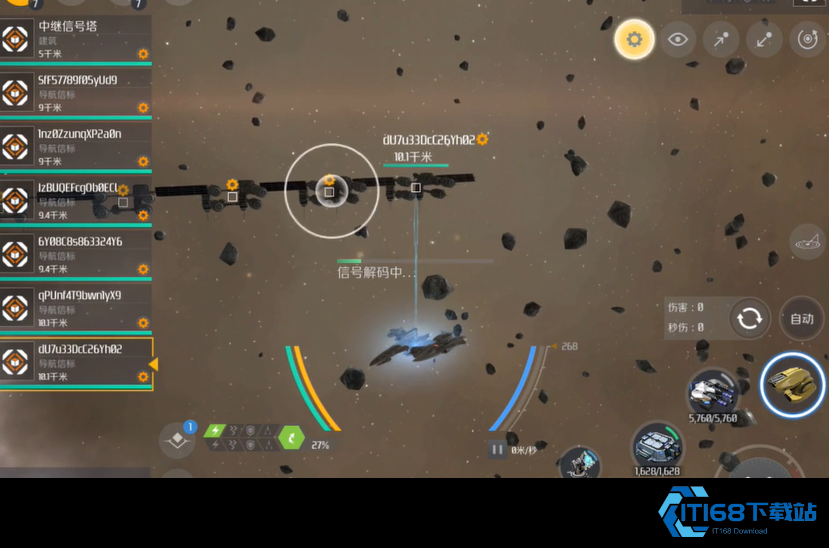
Task: Activate the module showing 1,628/1,628
Action: tap(657, 446)
